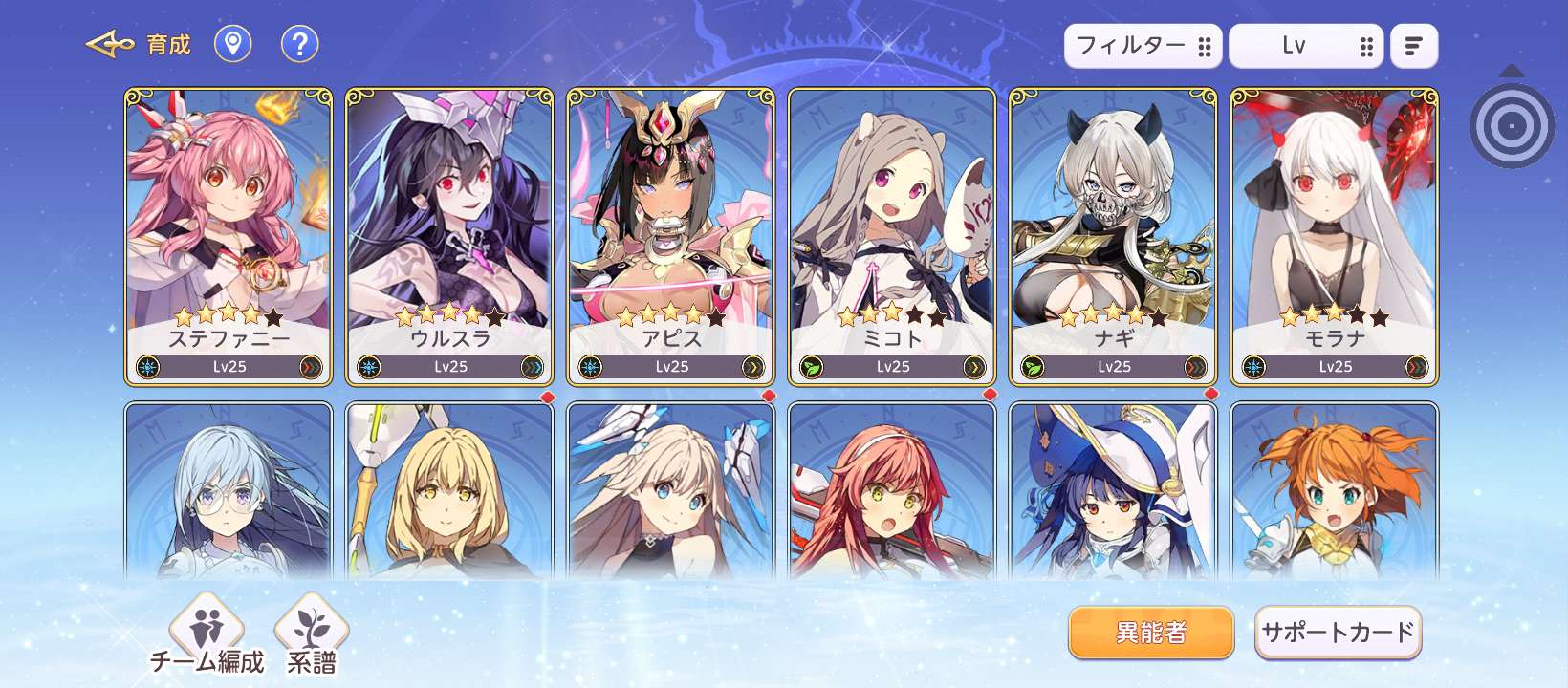
Task: Select the pirate-hat girl card
Action: click(x=1113, y=492)
